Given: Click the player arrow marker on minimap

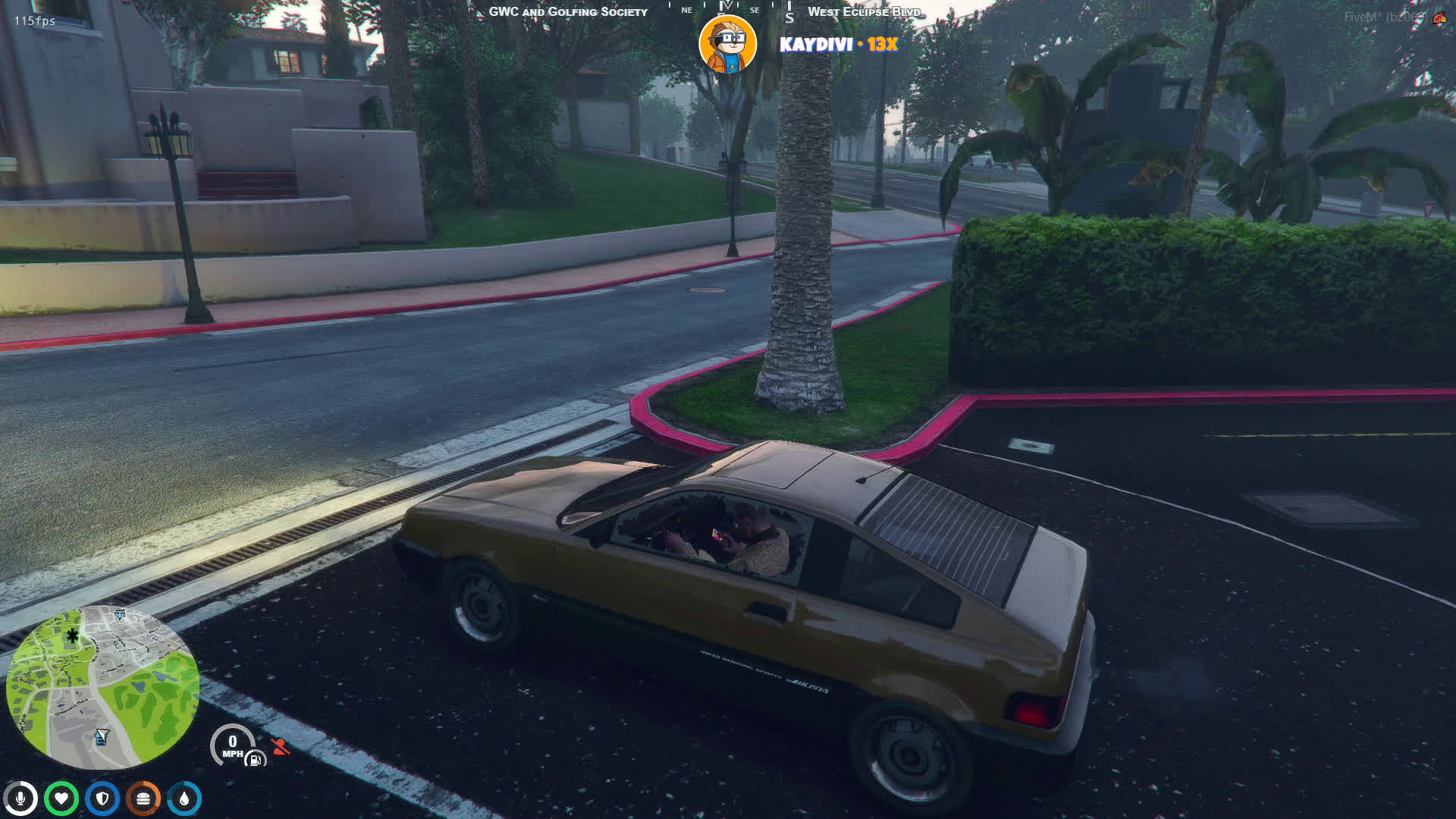Looking at the screenshot, I should (x=102, y=736).
